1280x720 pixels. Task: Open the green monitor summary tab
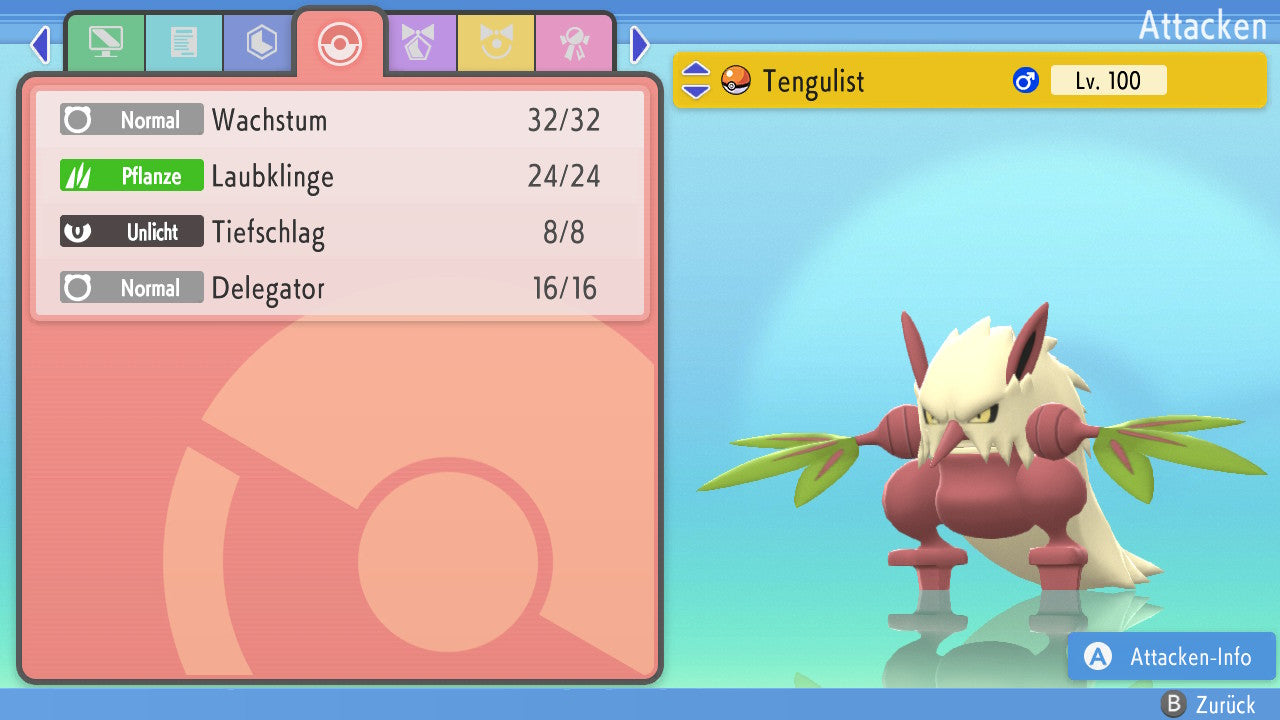[105, 43]
